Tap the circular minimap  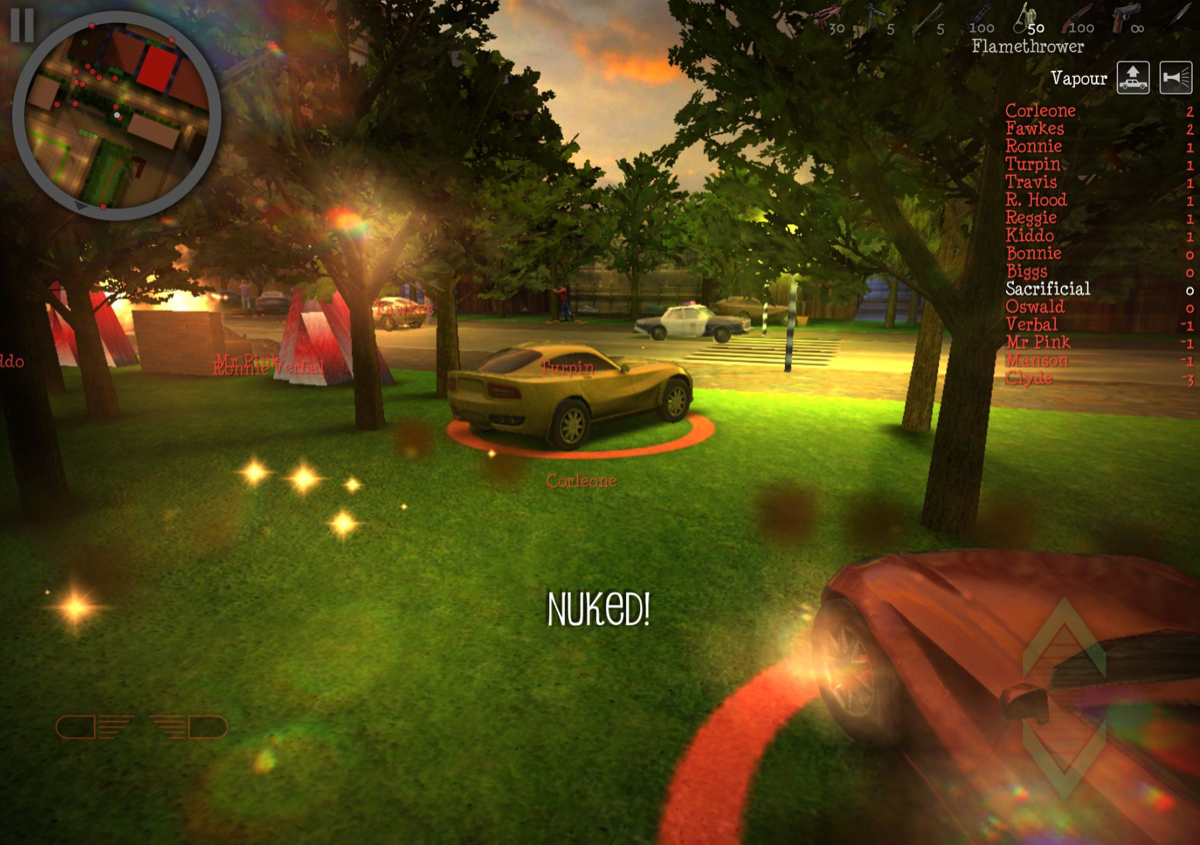pos(116,115)
